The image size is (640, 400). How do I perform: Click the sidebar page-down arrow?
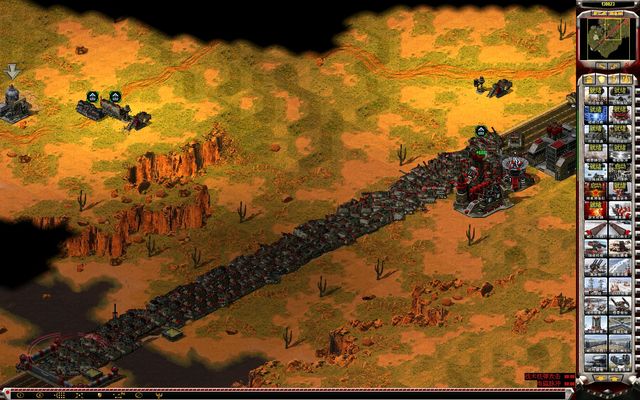(614, 378)
